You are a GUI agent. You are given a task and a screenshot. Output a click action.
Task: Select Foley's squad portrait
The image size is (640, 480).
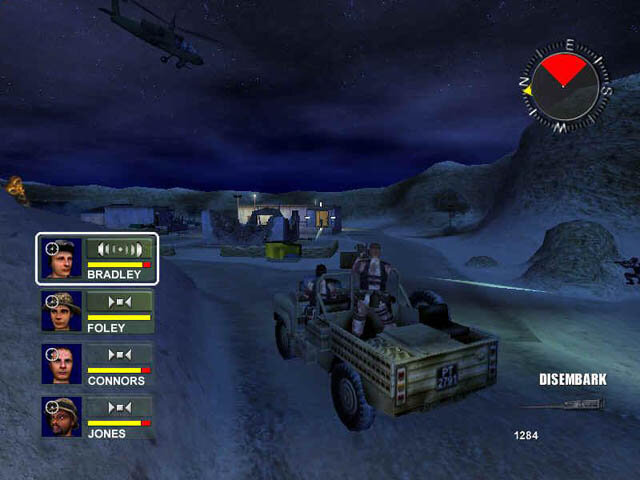(61, 311)
